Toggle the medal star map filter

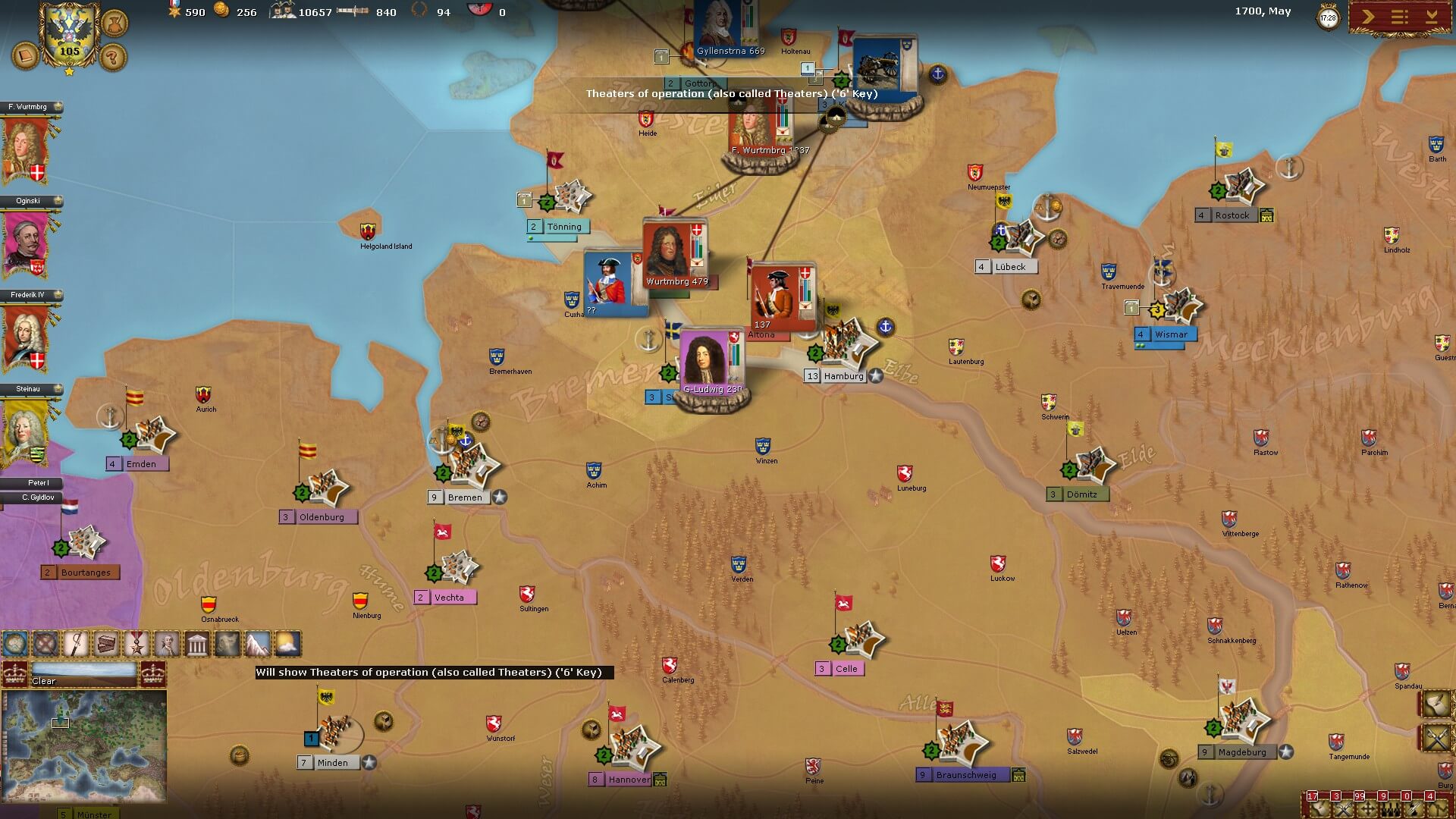tap(136, 645)
